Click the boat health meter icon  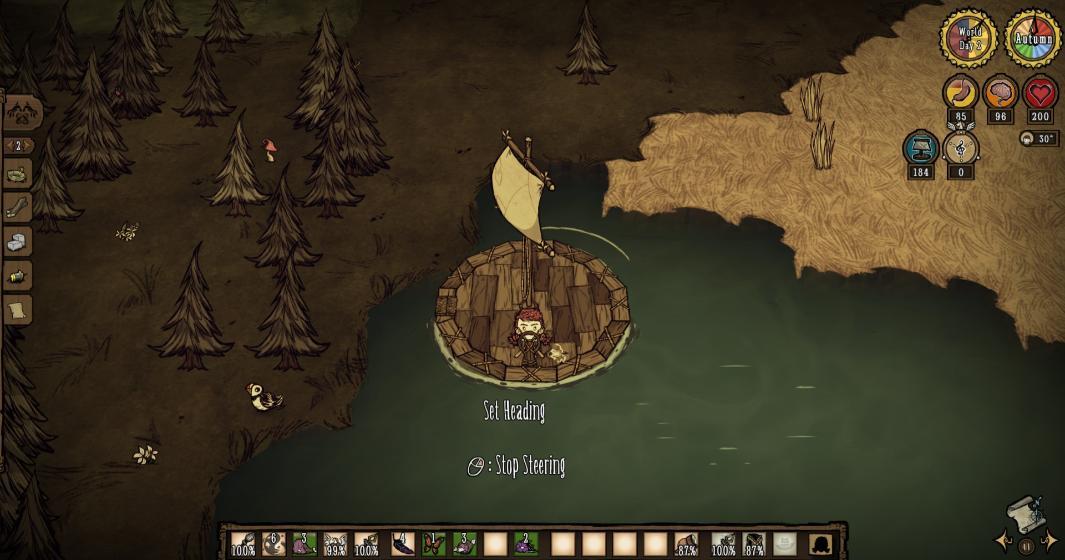pos(921,149)
